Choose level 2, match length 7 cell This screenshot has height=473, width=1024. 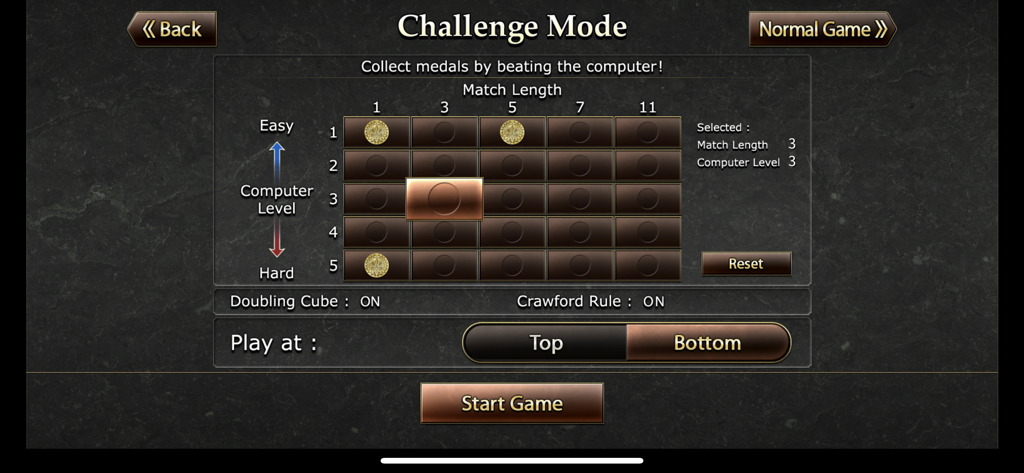point(580,165)
